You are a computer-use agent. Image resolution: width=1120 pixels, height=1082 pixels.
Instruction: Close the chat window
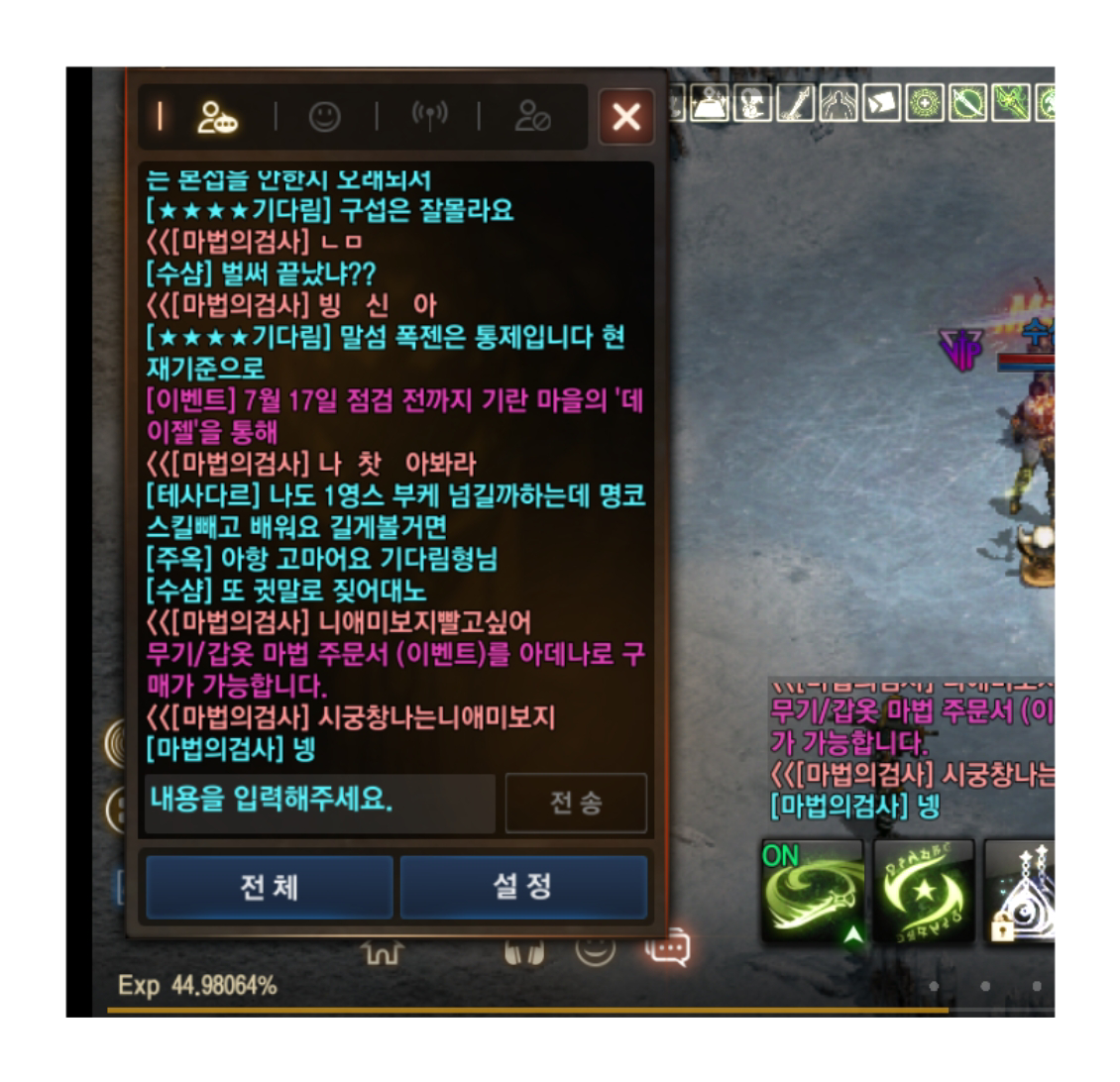point(626,118)
